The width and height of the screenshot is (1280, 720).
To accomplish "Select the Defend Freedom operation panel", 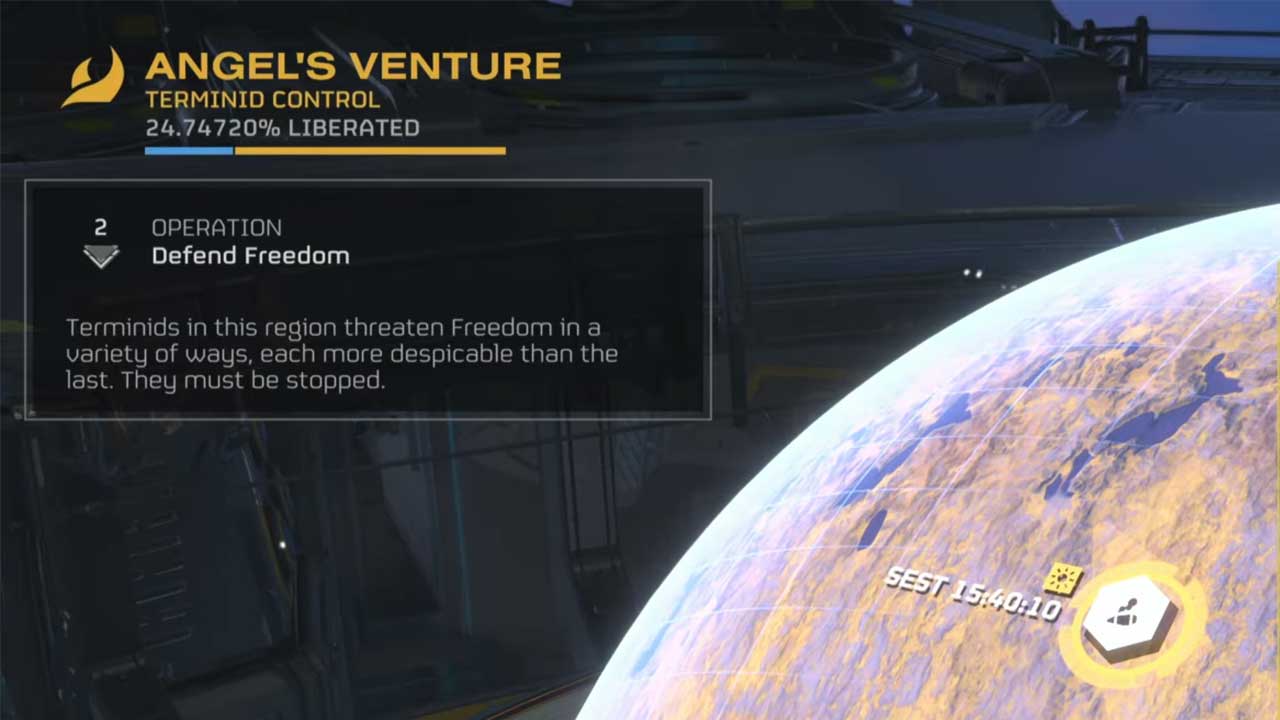I will click(x=368, y=299).
